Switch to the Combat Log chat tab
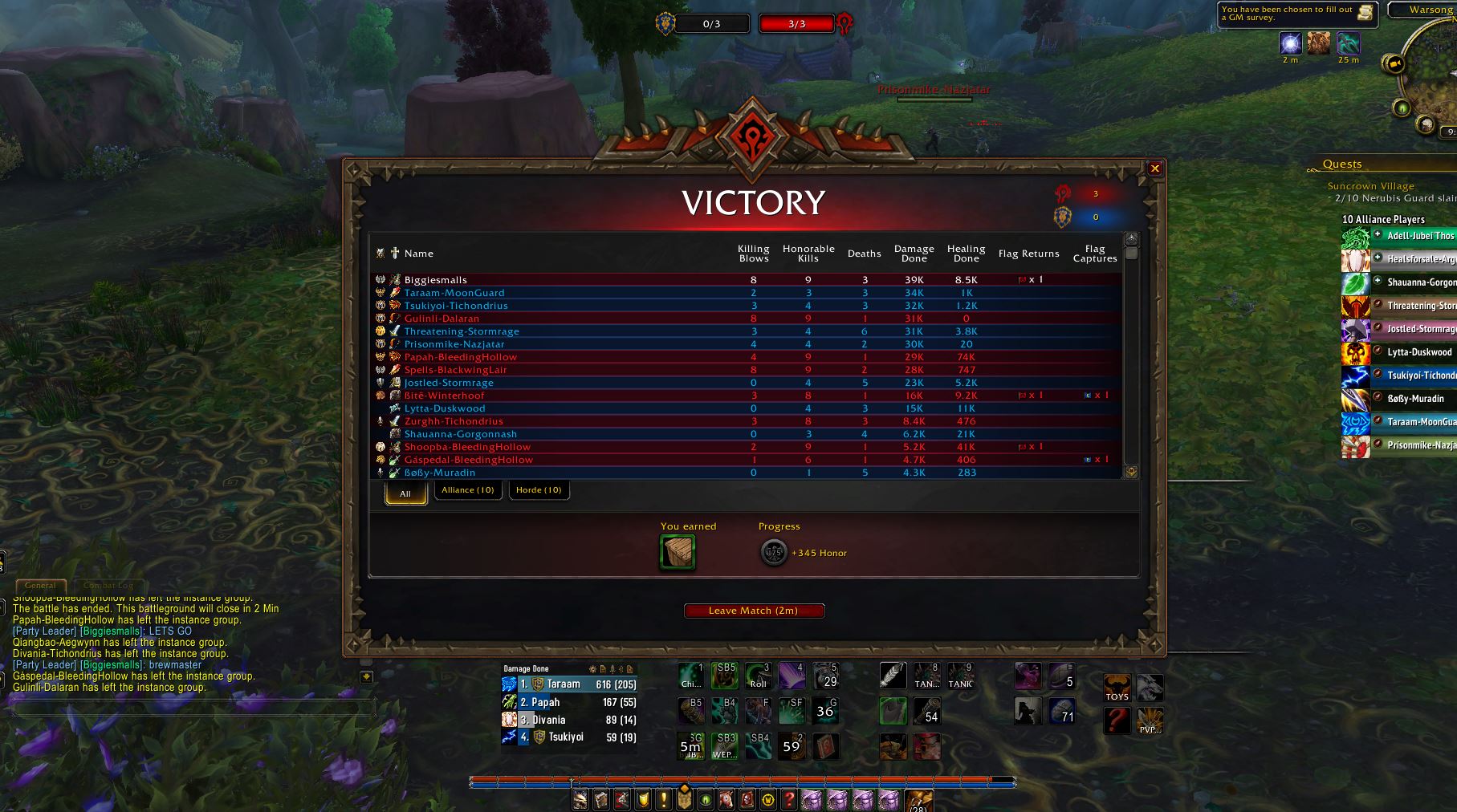The height and width of the screenshot is (812, 1457). (x=108, y=586)
